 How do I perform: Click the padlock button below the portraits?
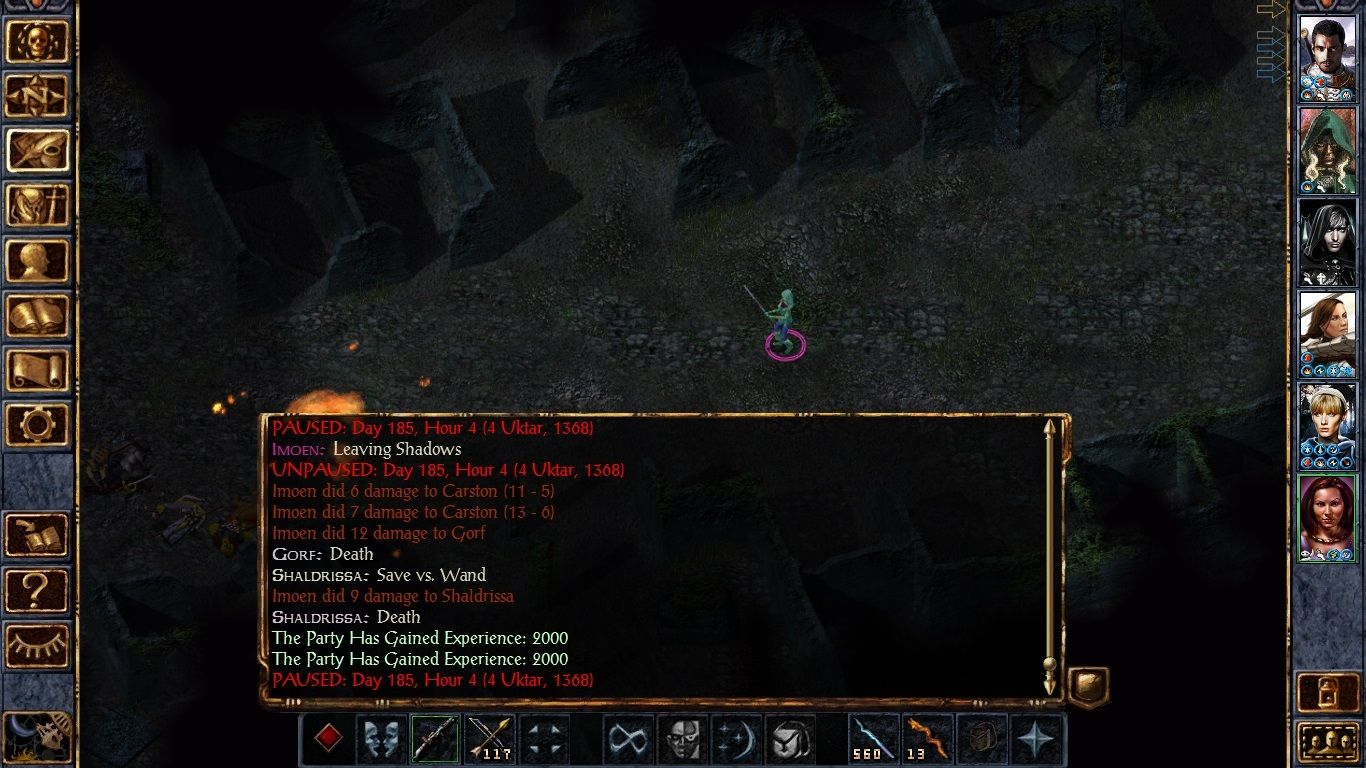click(x=1326, y=692)
